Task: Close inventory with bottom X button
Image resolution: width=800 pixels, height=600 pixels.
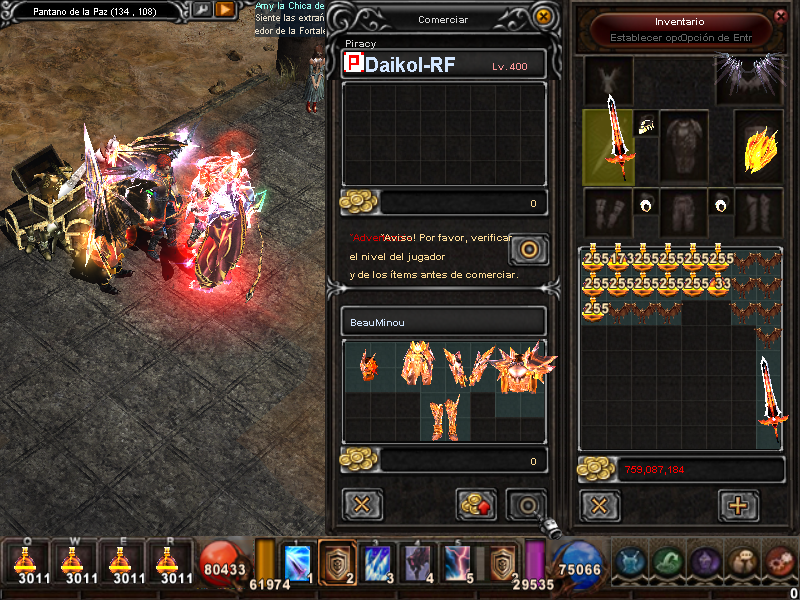Action: pos(599,505)
